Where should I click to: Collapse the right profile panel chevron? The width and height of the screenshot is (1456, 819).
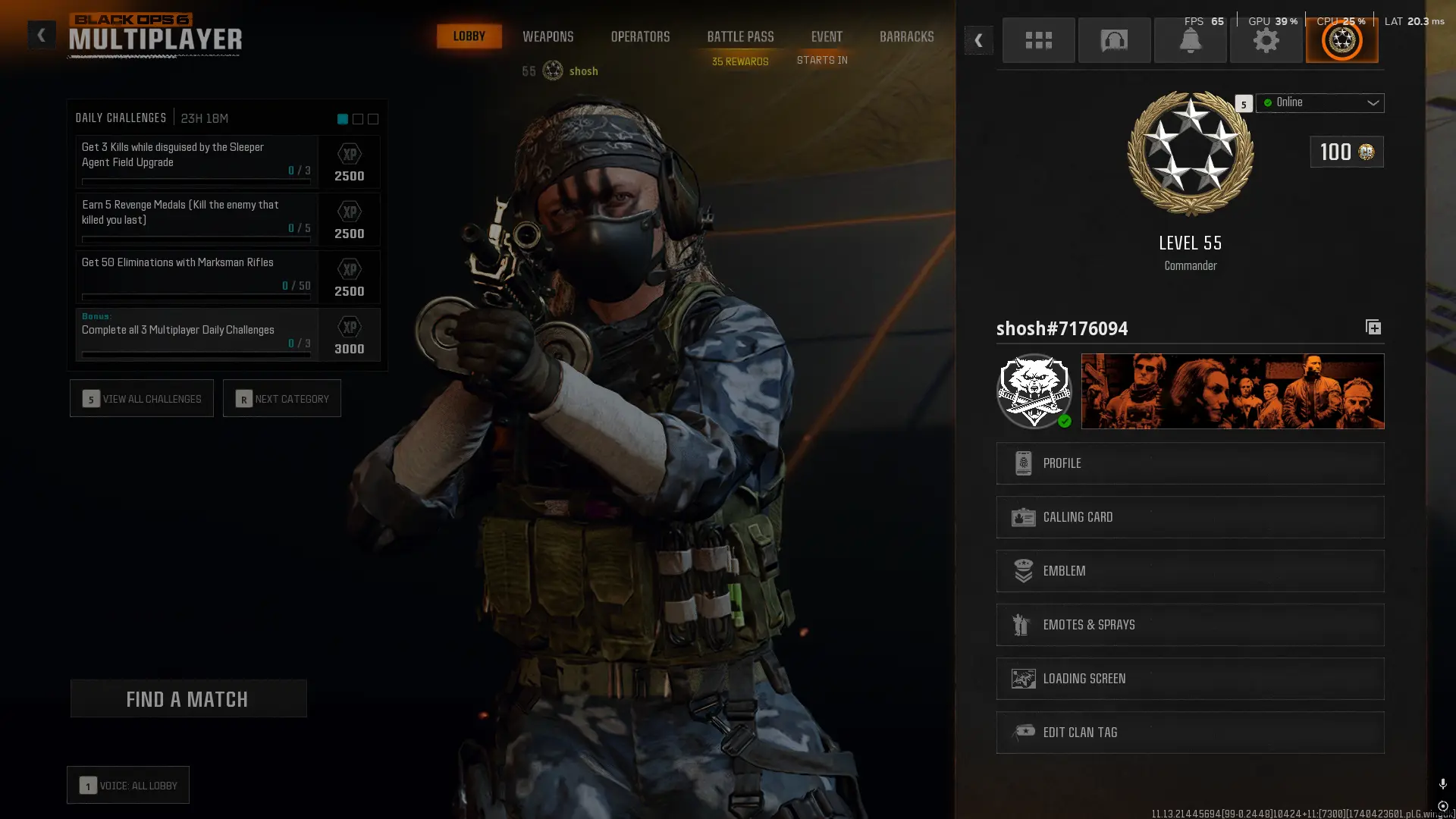[979, 40]
